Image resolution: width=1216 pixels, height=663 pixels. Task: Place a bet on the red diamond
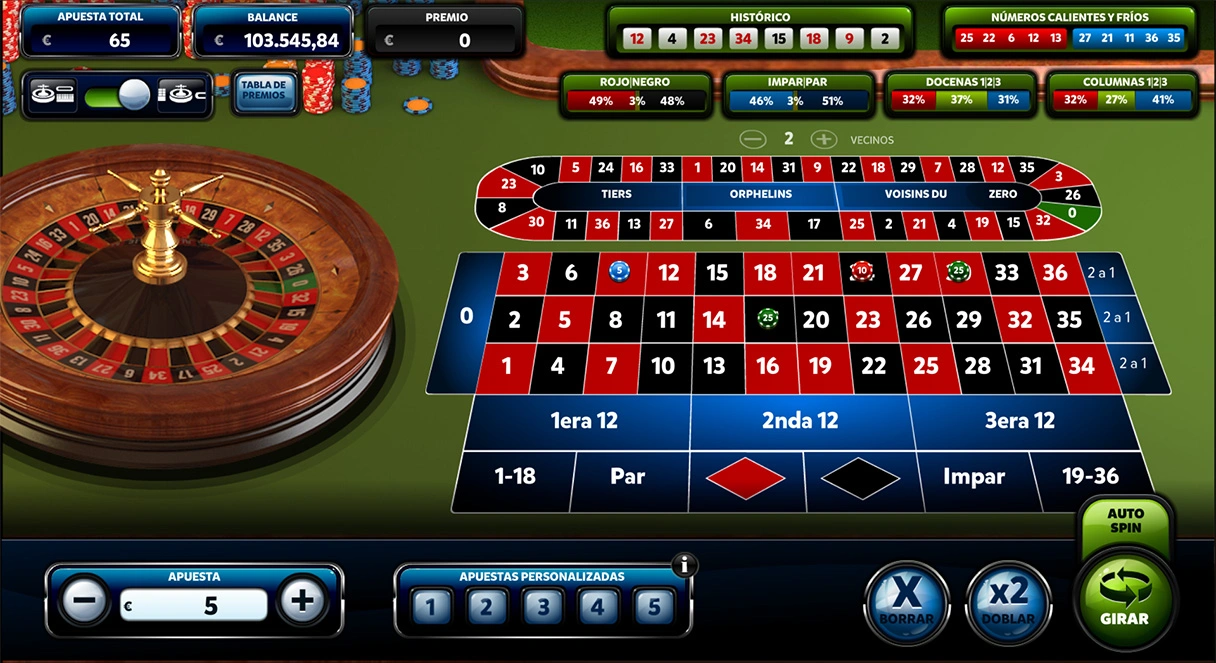click(x=745, y=478)
